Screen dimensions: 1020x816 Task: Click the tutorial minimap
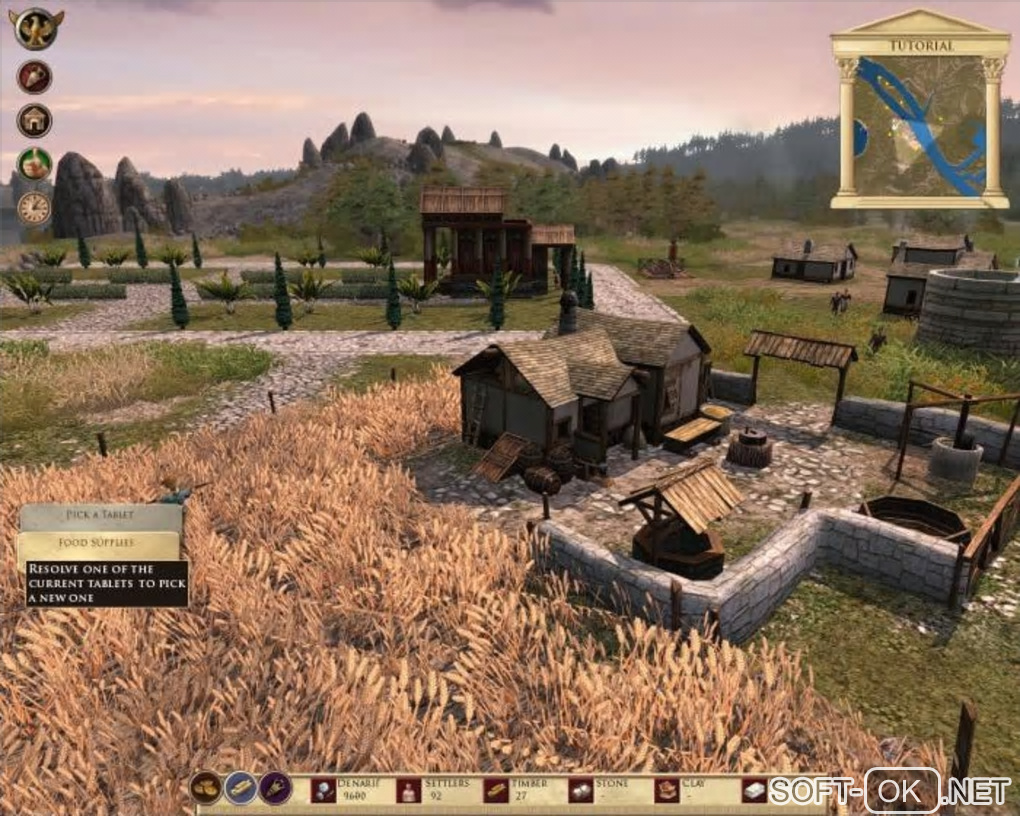[x=920, y=126]
